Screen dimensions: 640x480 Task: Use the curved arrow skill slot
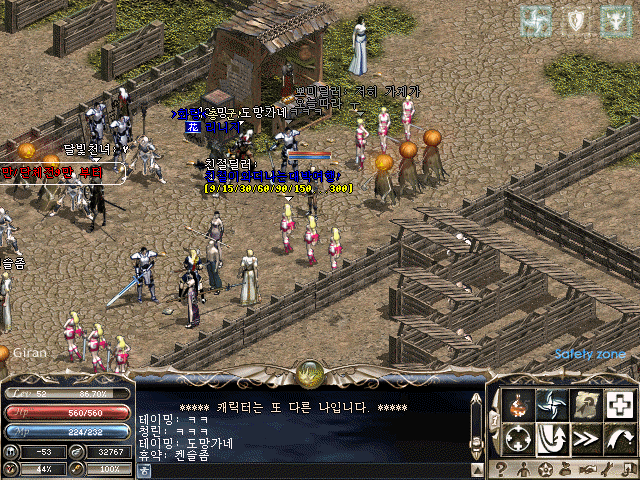click(620, 438)
